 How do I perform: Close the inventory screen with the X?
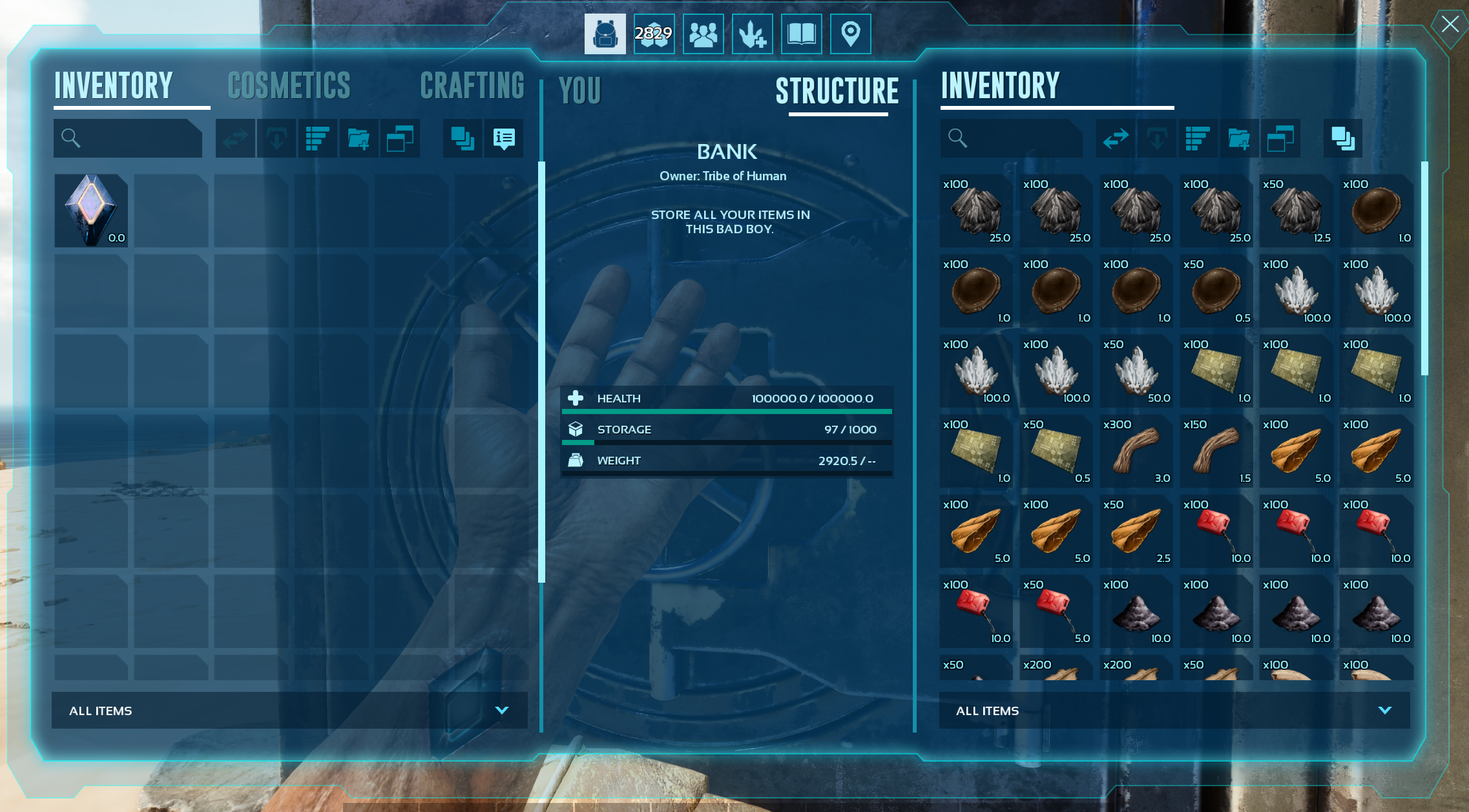1450,25
